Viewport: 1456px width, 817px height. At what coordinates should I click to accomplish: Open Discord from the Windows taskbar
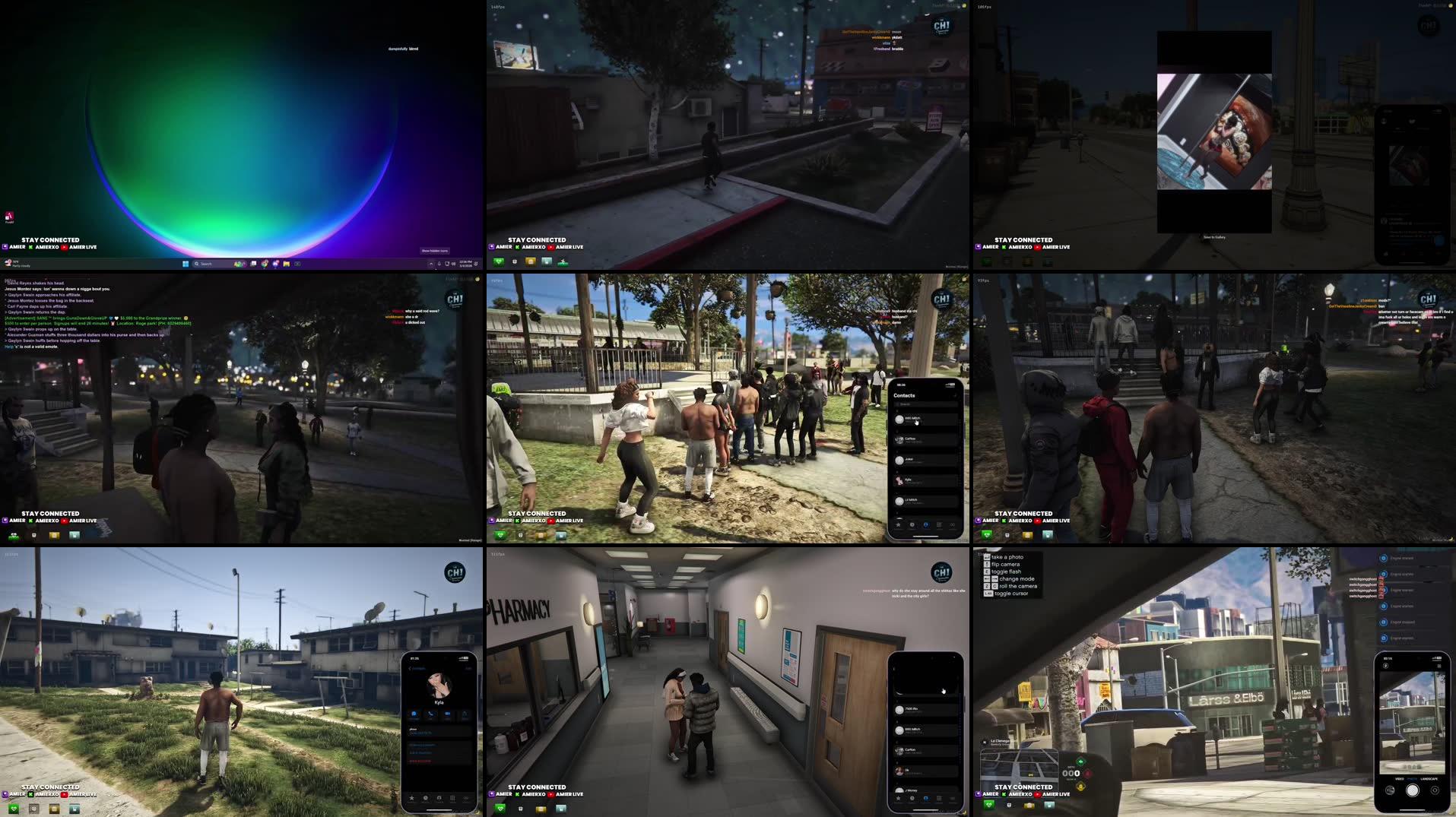275,264
